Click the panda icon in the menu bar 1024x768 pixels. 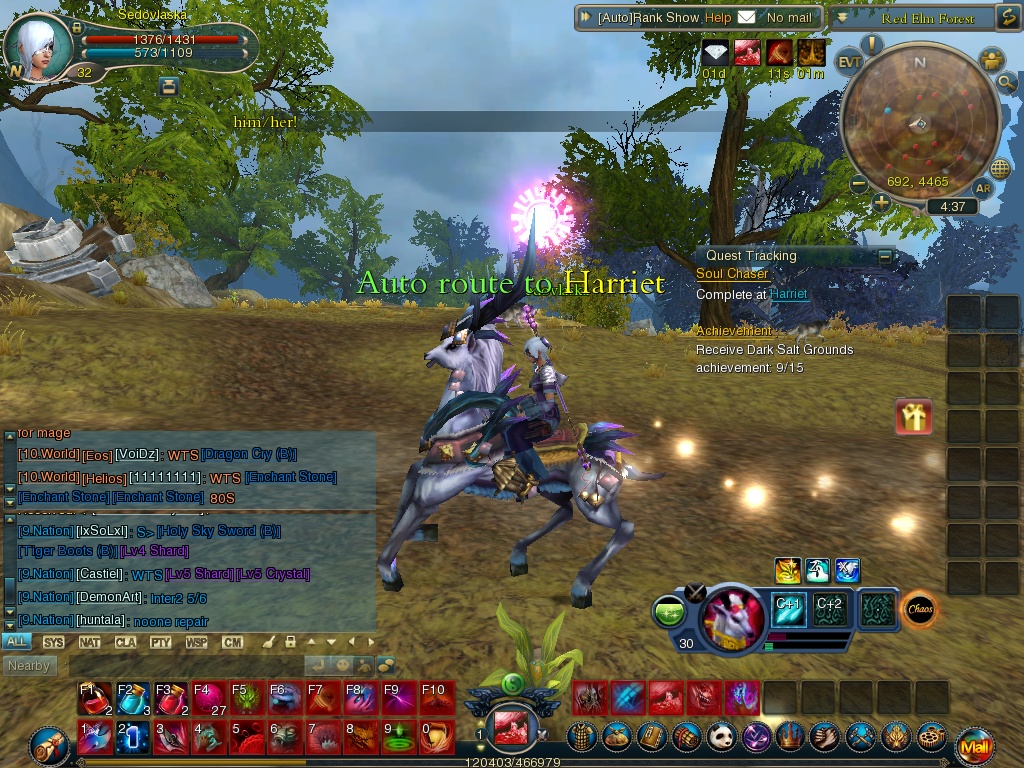(721, 737)
